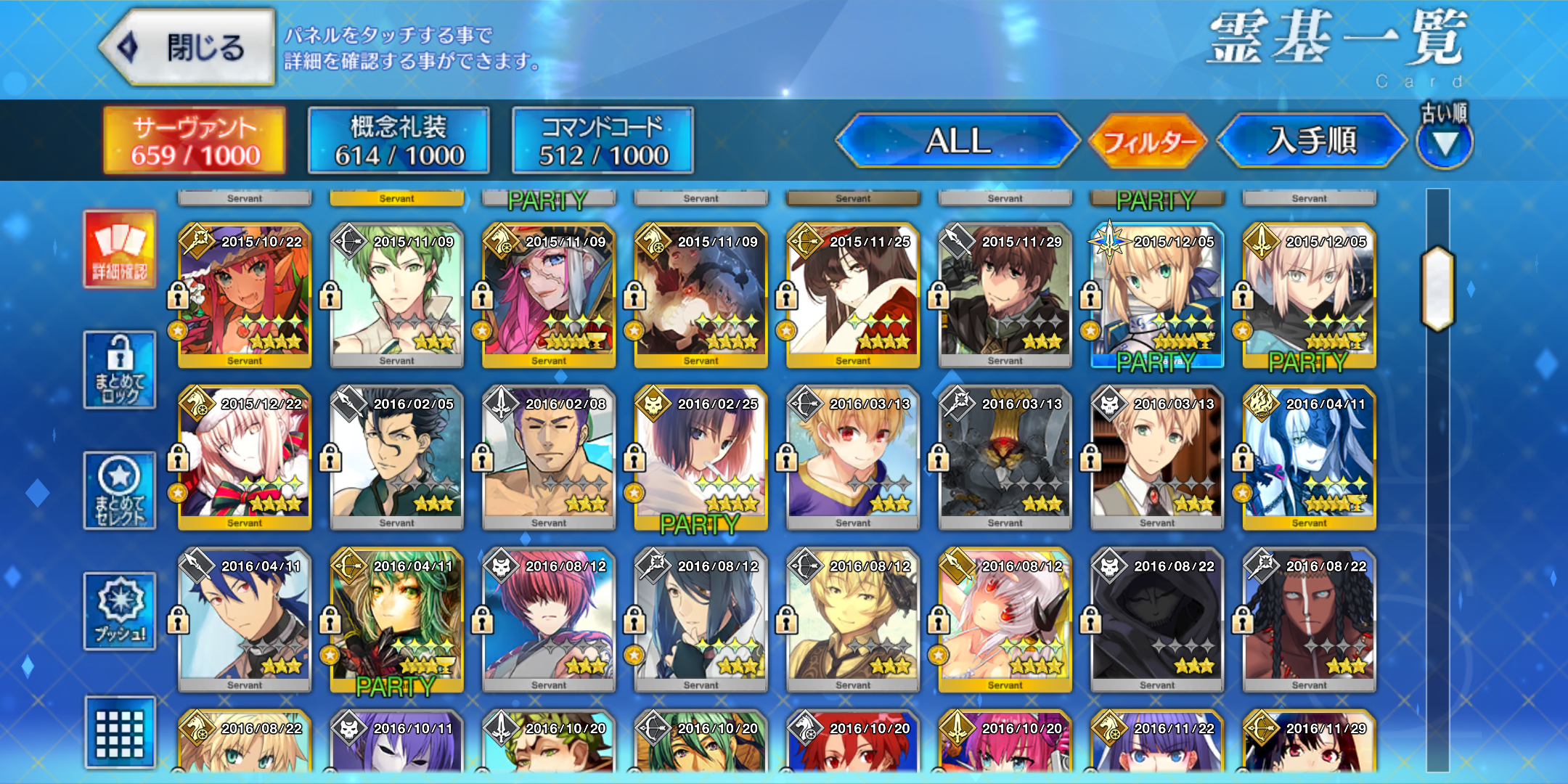Change the 入手順 sort order
The width and height of the screenshot is (1568, 784).
coord(1312,140)
